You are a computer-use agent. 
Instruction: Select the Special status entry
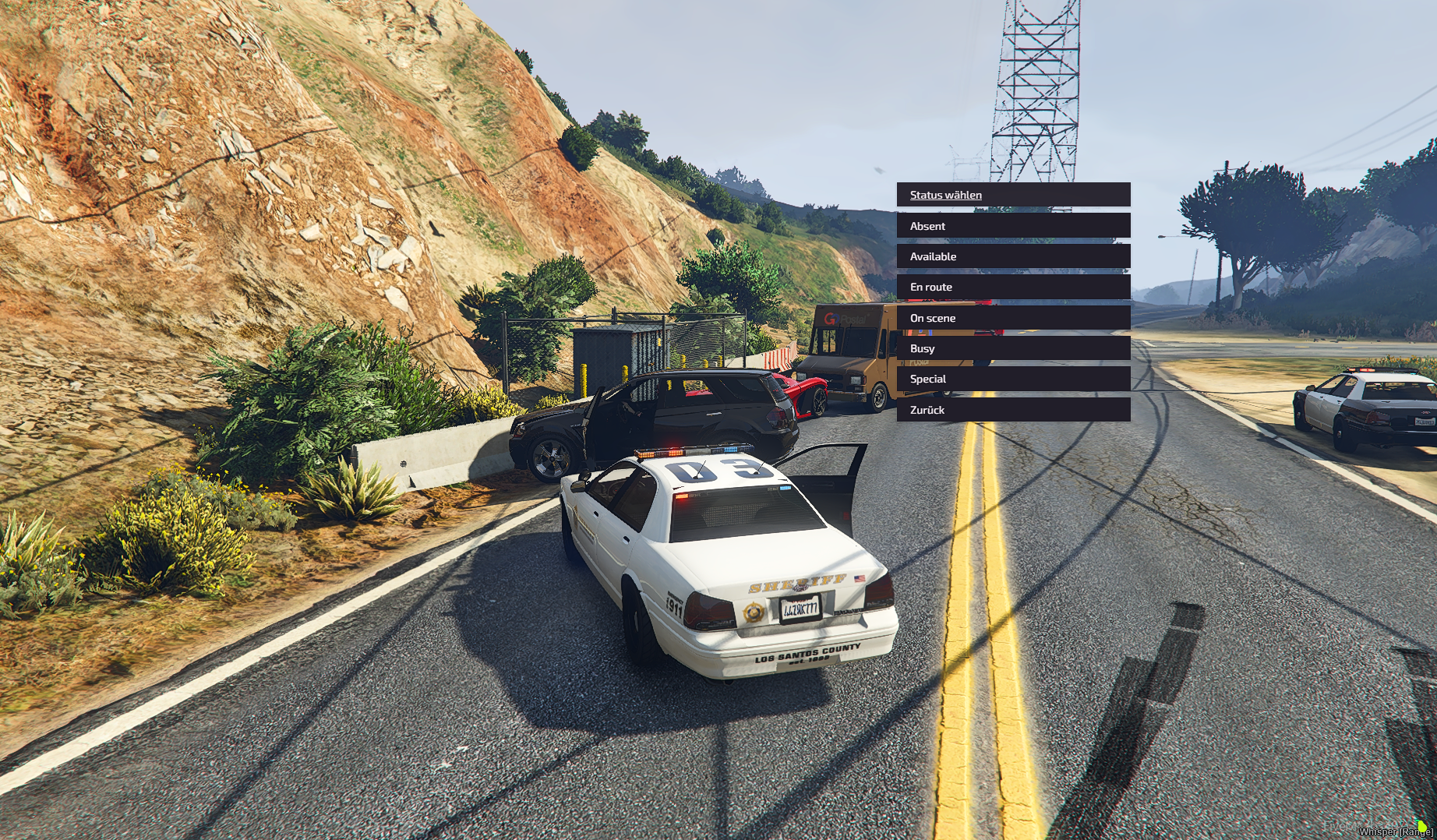pyautogui.click(x=1012, y=379)
